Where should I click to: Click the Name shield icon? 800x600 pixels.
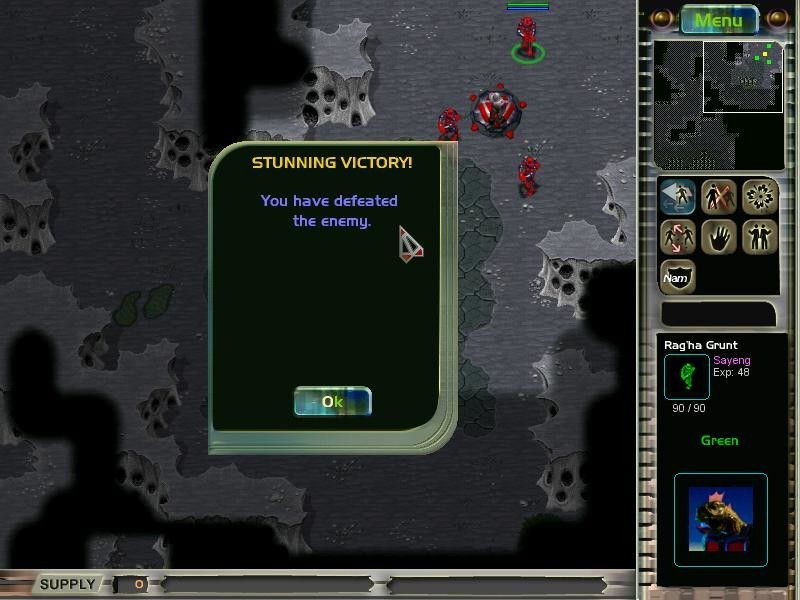[677, 277]
